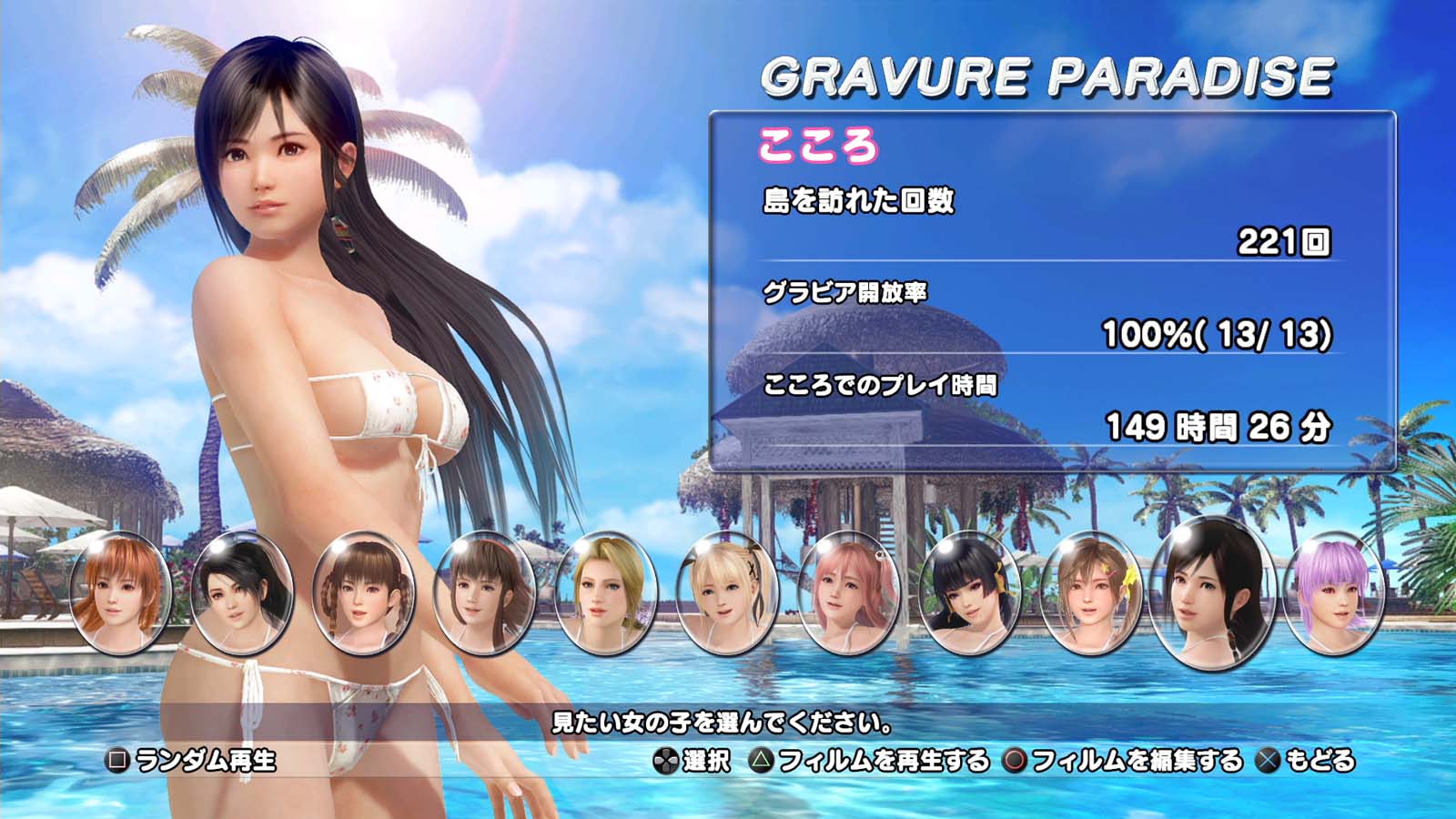Image resolution: width=1456 pixels, height=819 pixels.
Task: Choose the purple-haired girl portrait
Action: (1334, 593)
